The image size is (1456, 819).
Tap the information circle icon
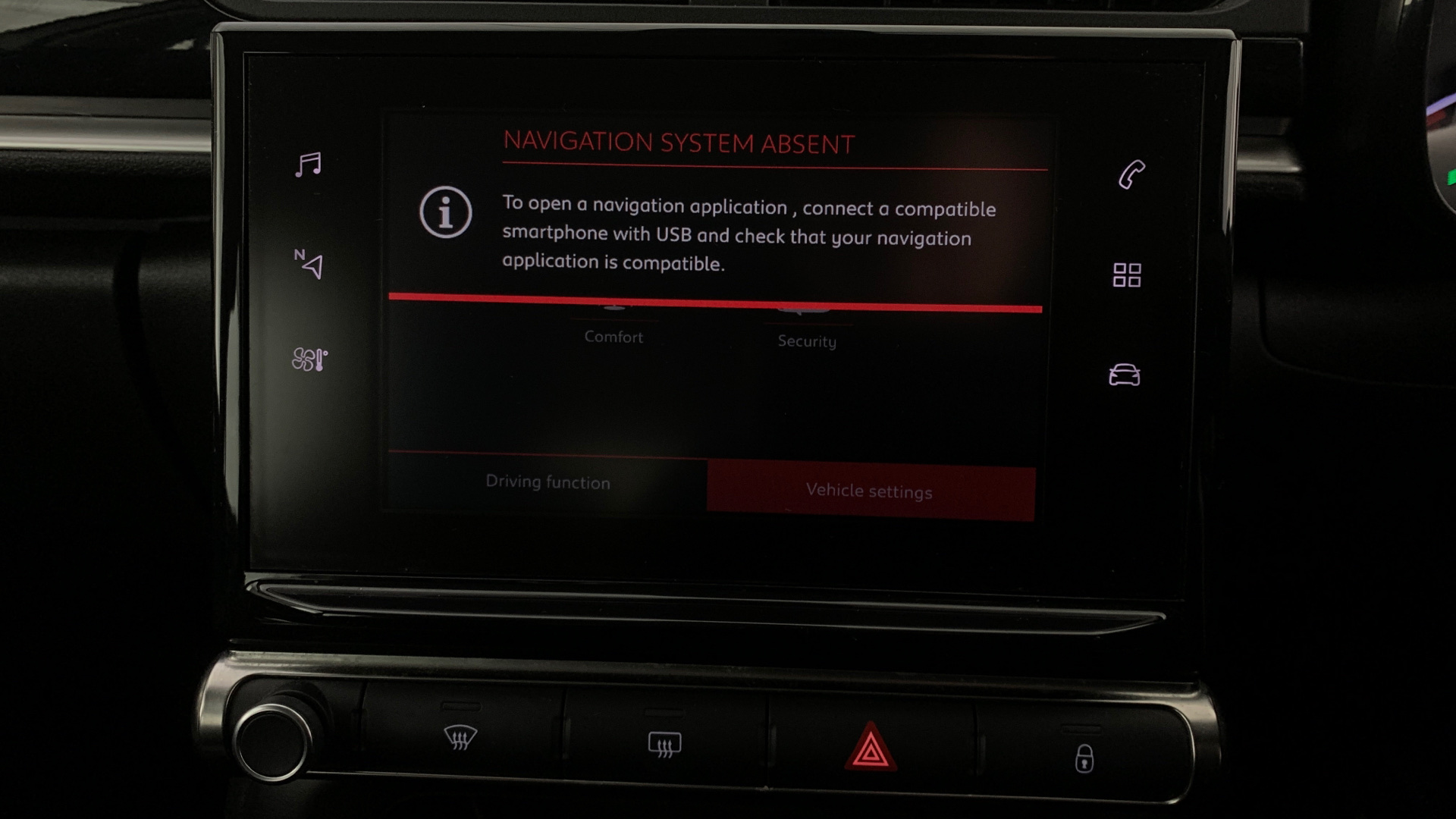tap(446, 216)
